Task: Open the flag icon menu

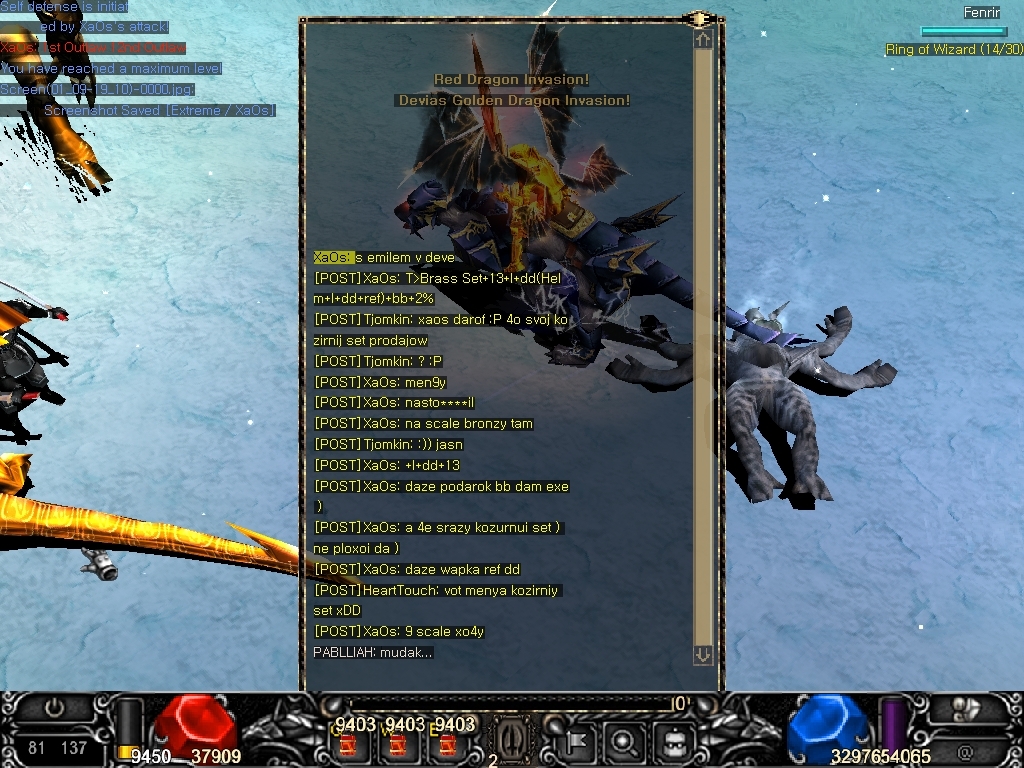Action: [x=577, y=743]
